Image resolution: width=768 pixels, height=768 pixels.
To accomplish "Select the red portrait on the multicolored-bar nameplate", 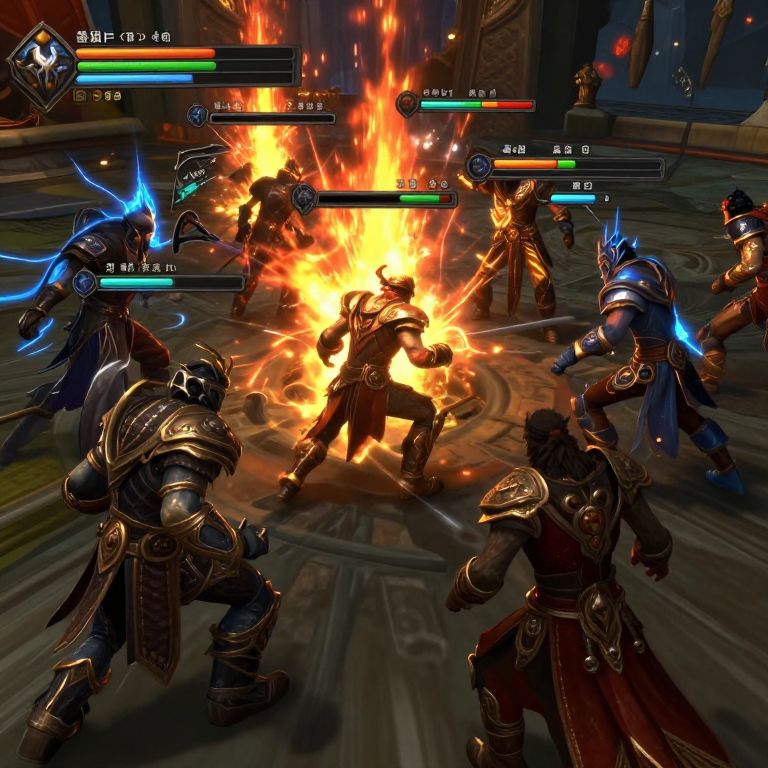I will (x=407, y=104).
